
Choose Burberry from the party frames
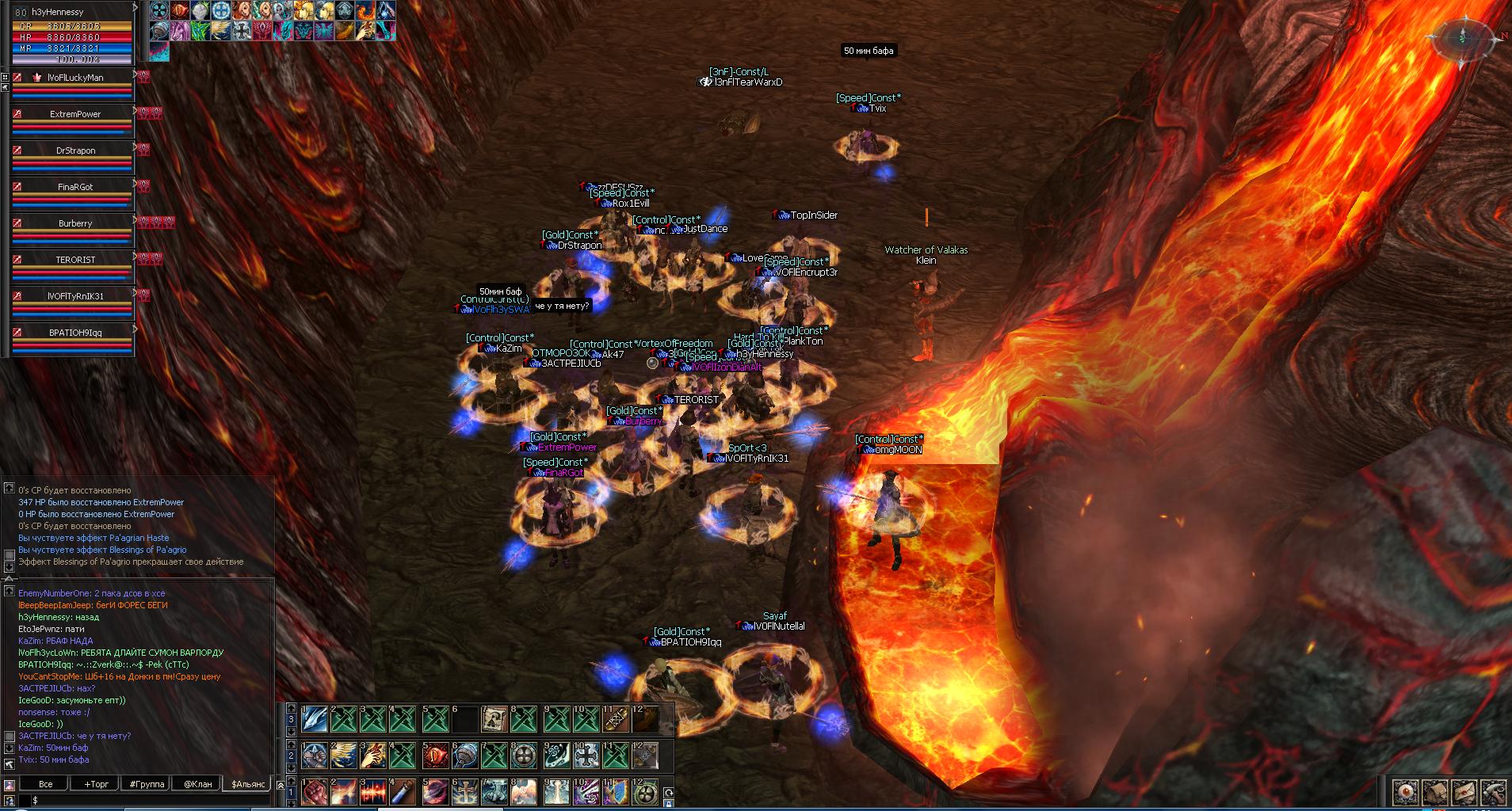tap(74, 223)
